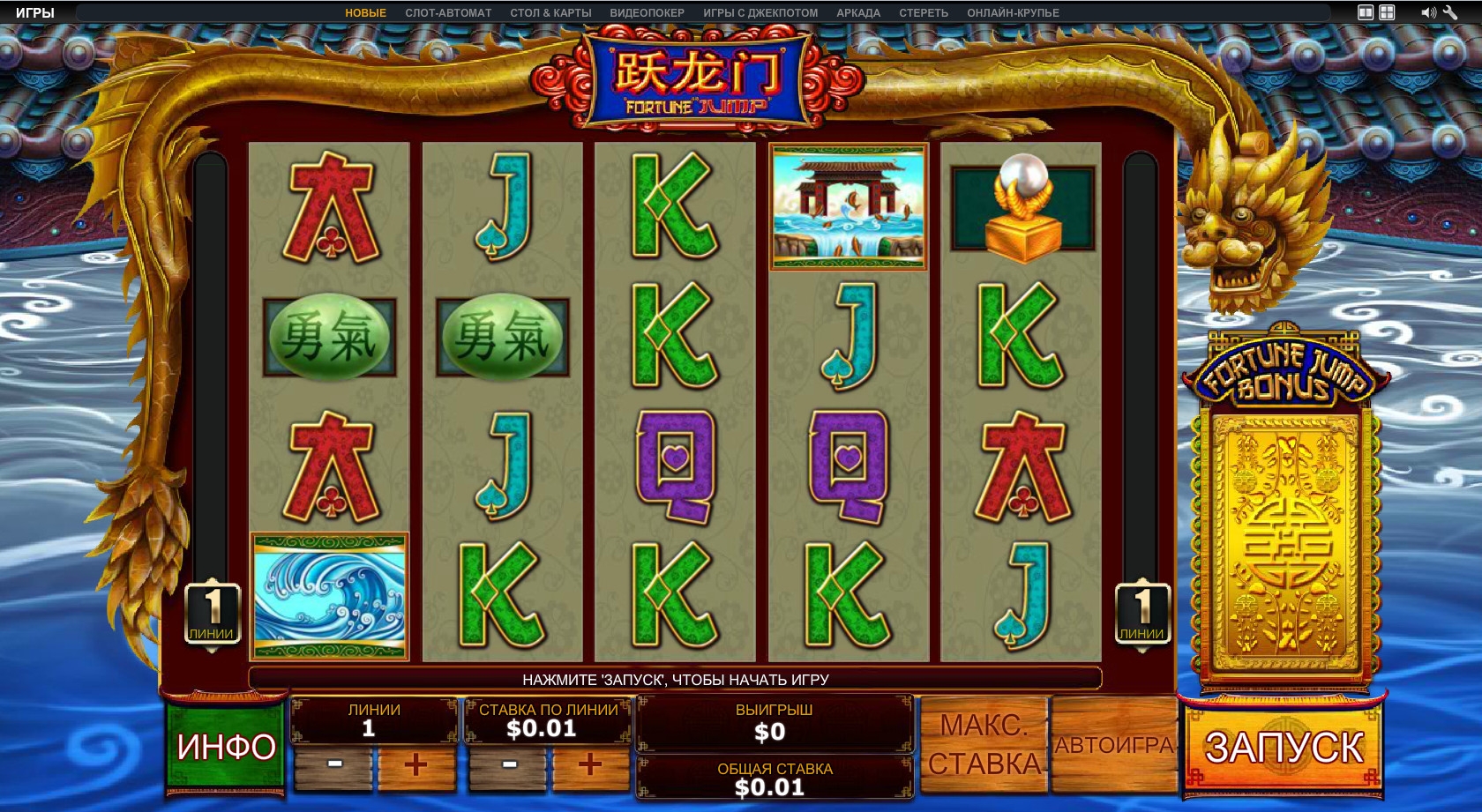Go to the АРКАДА category

858,13
